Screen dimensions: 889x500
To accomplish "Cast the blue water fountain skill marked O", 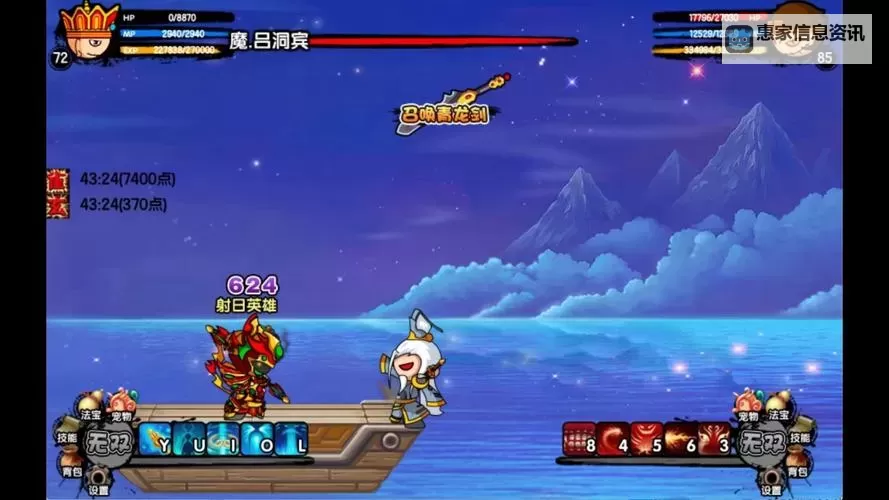I will tap(257, 439).
